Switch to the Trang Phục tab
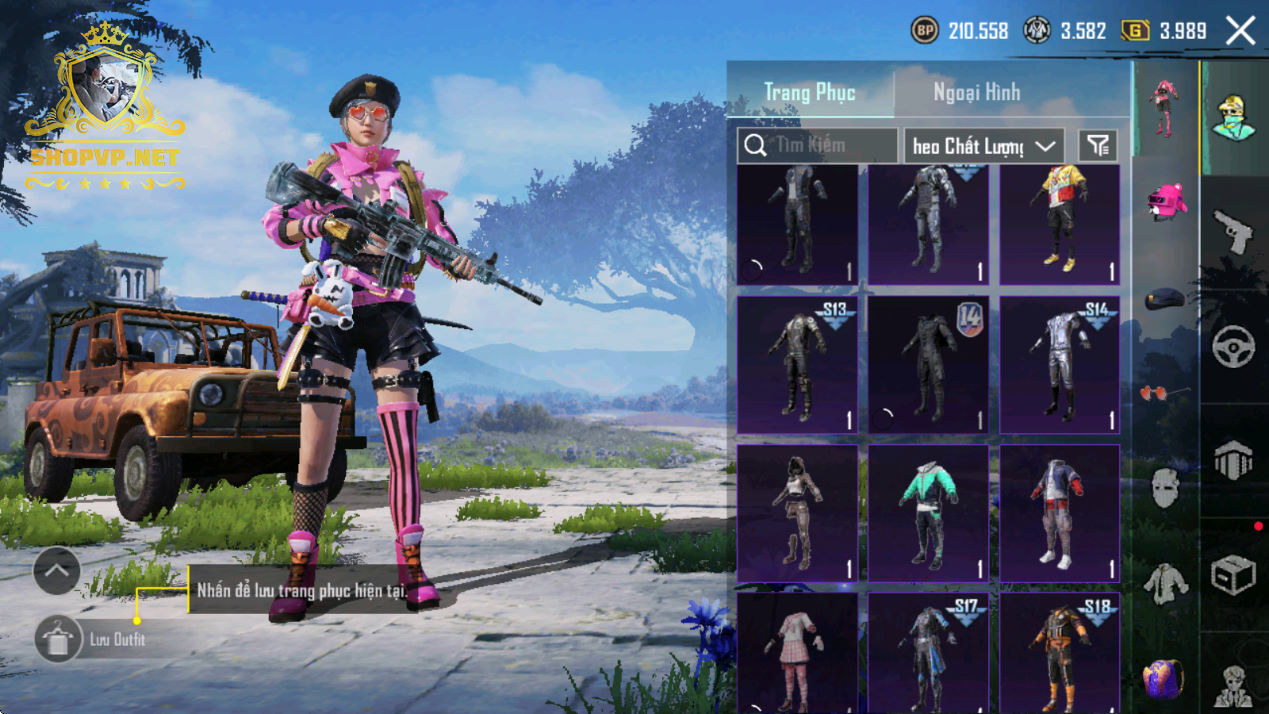This screenshot has width=1269, height=714. pyautogui.click(x=809, y=92)
